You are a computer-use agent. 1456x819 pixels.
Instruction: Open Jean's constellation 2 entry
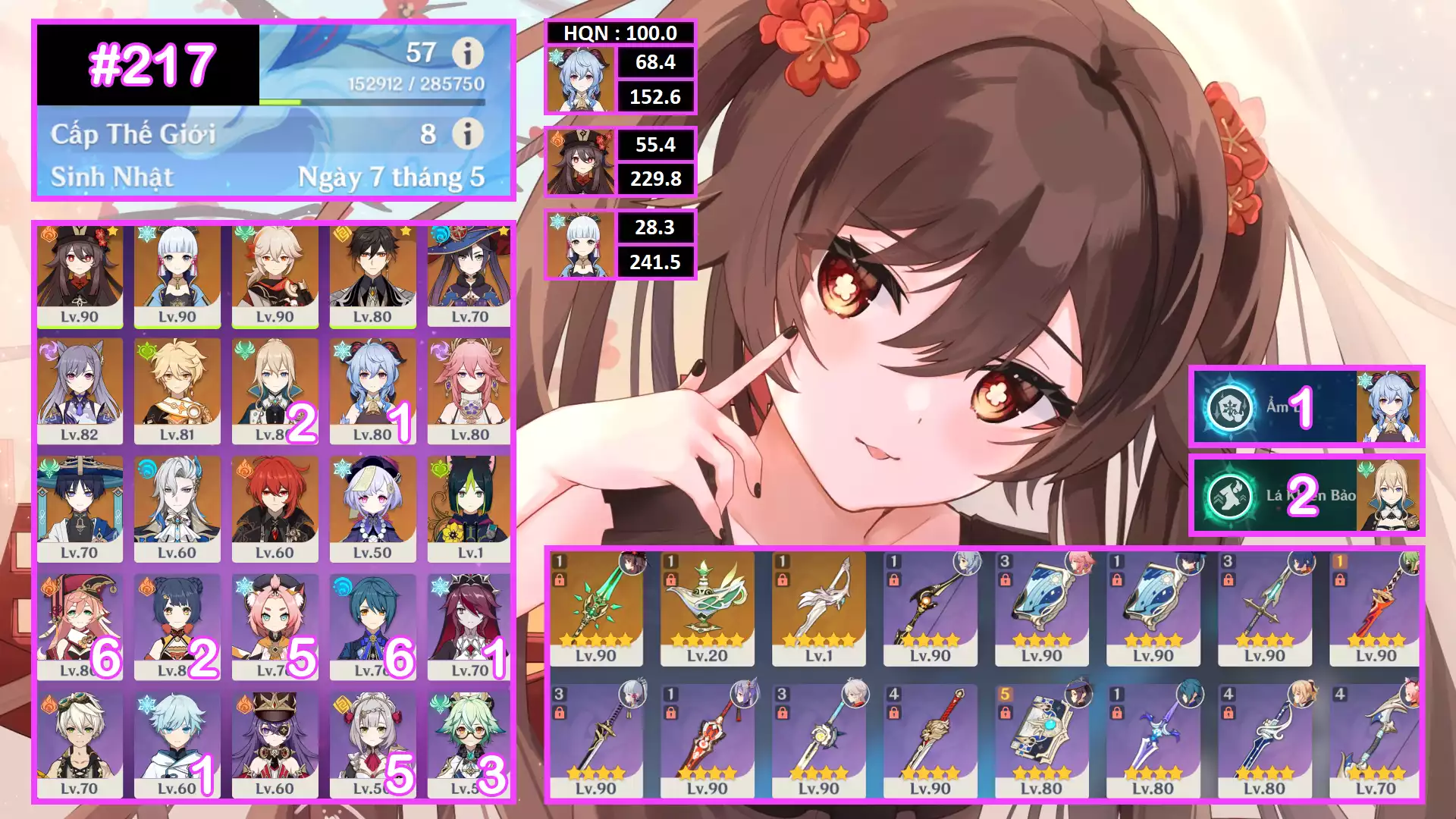[x=1306, y=496]
